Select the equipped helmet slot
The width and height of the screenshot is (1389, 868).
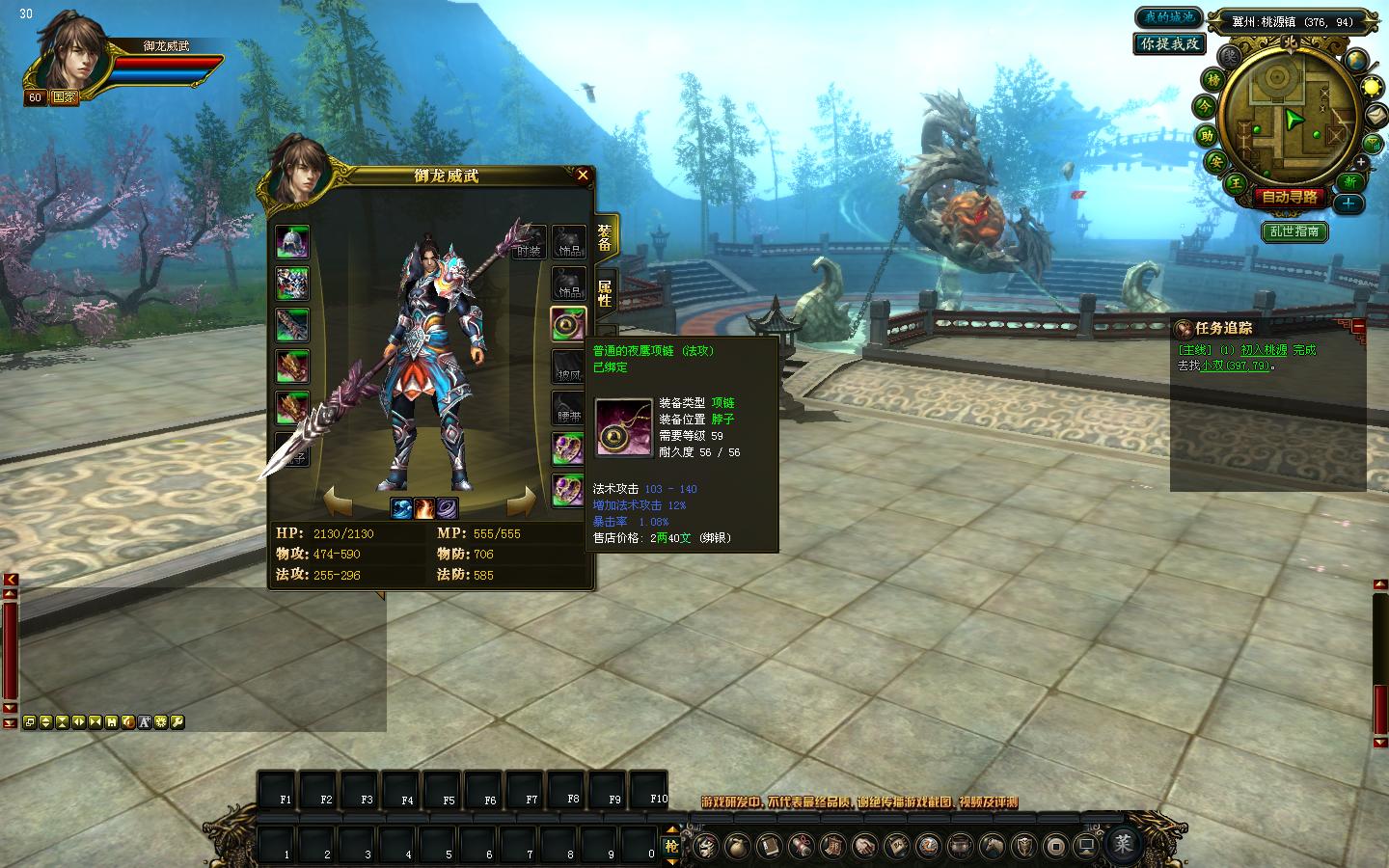click(292, 241)
